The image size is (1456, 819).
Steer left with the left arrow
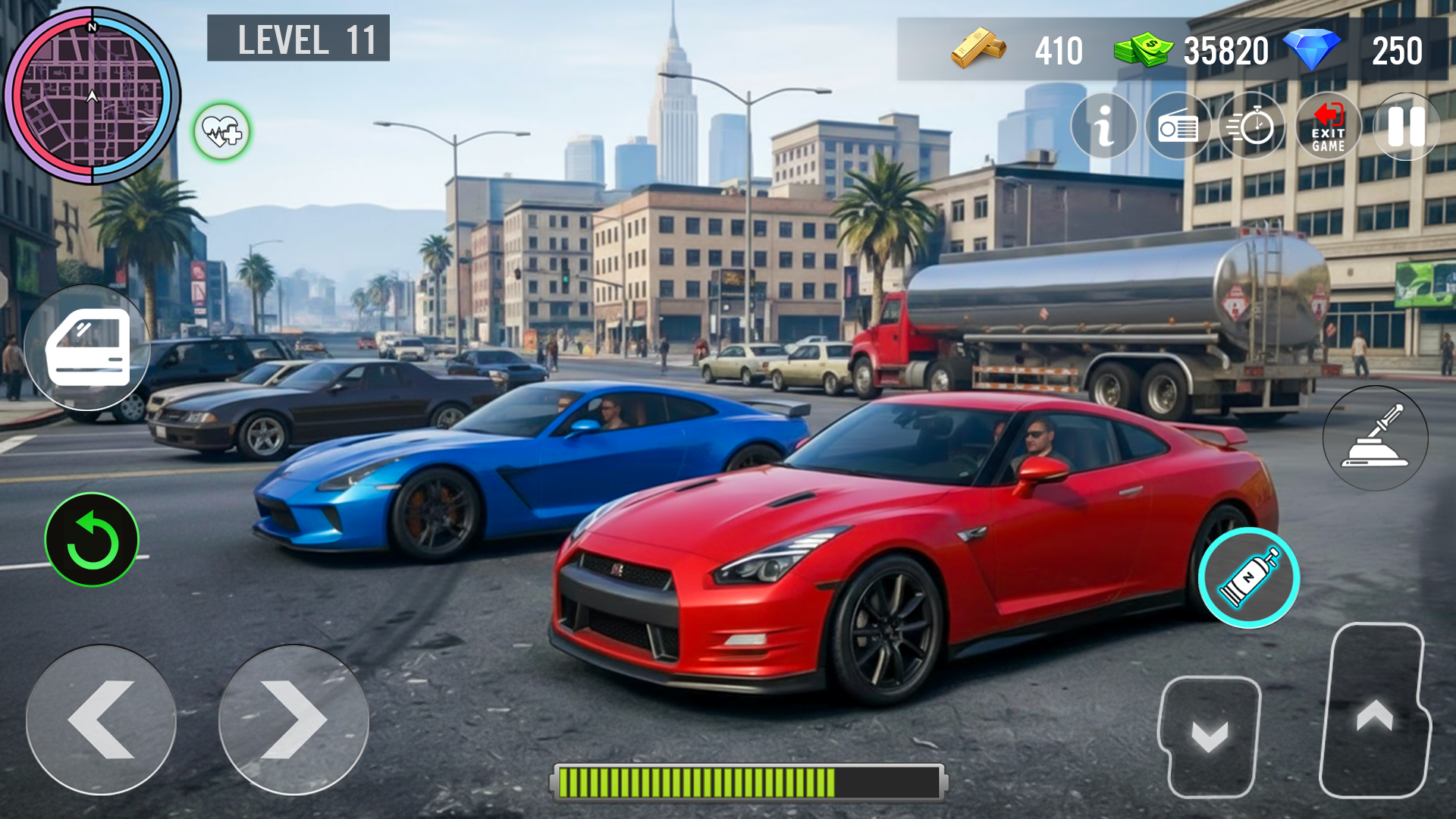101,720
